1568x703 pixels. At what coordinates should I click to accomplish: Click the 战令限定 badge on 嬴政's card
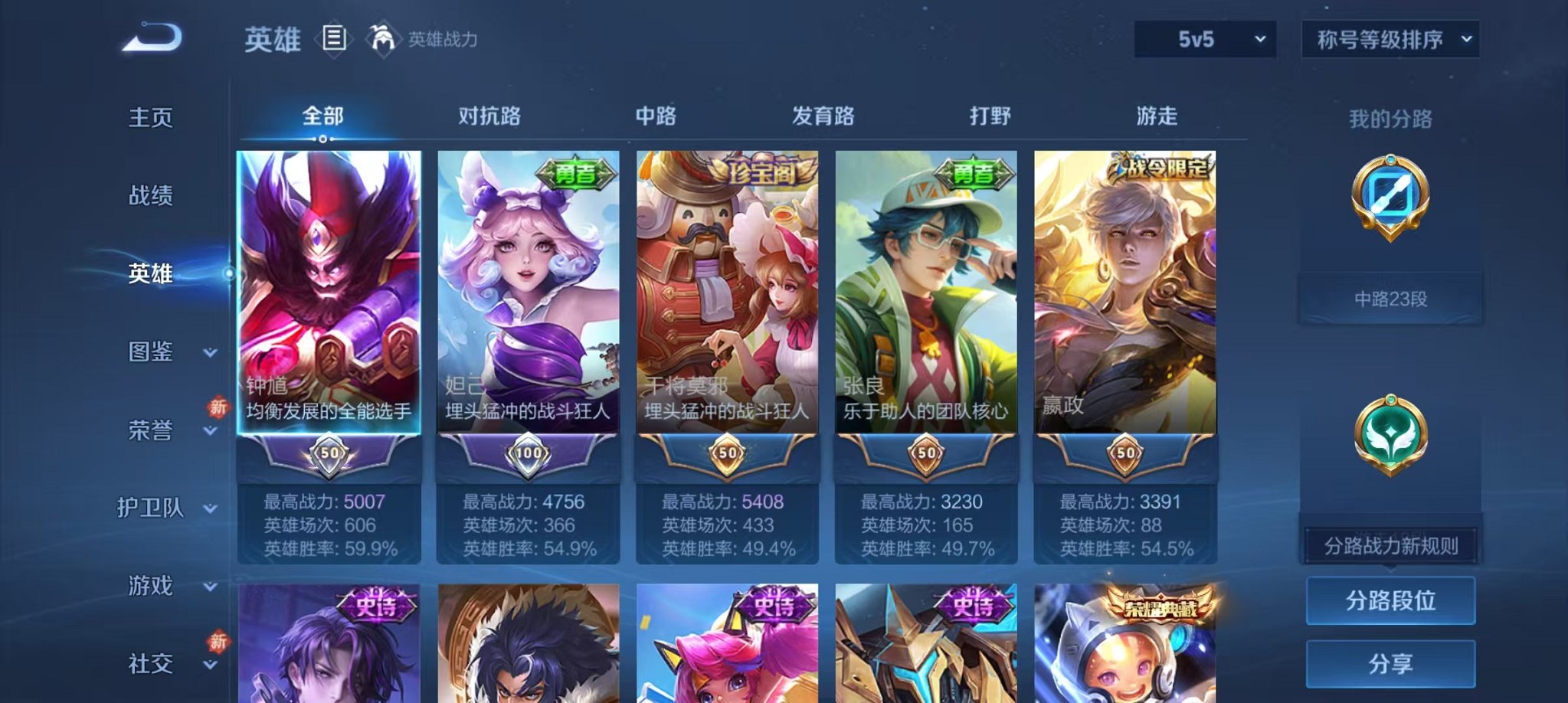pyautogui.click(x=1161, y=168)
